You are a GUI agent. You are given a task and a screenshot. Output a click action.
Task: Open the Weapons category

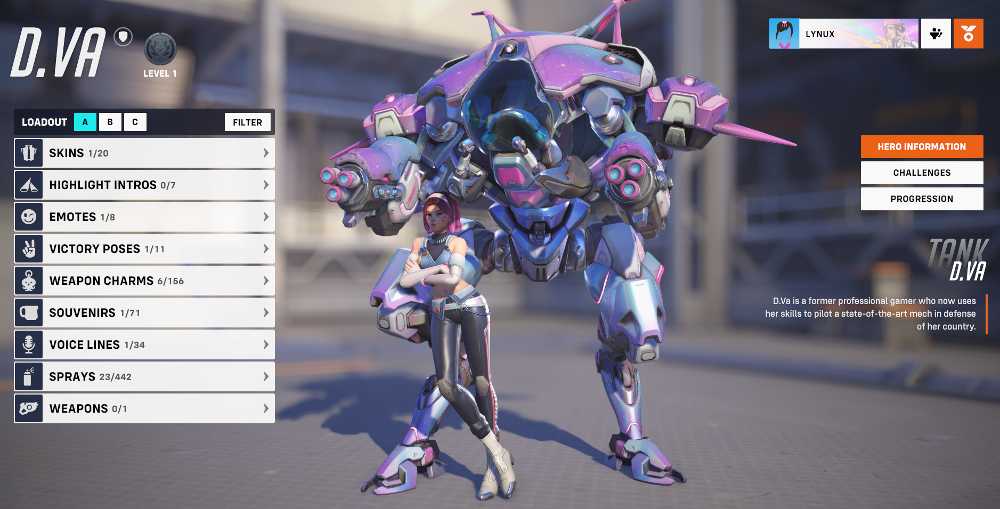[x=144, y=409]
